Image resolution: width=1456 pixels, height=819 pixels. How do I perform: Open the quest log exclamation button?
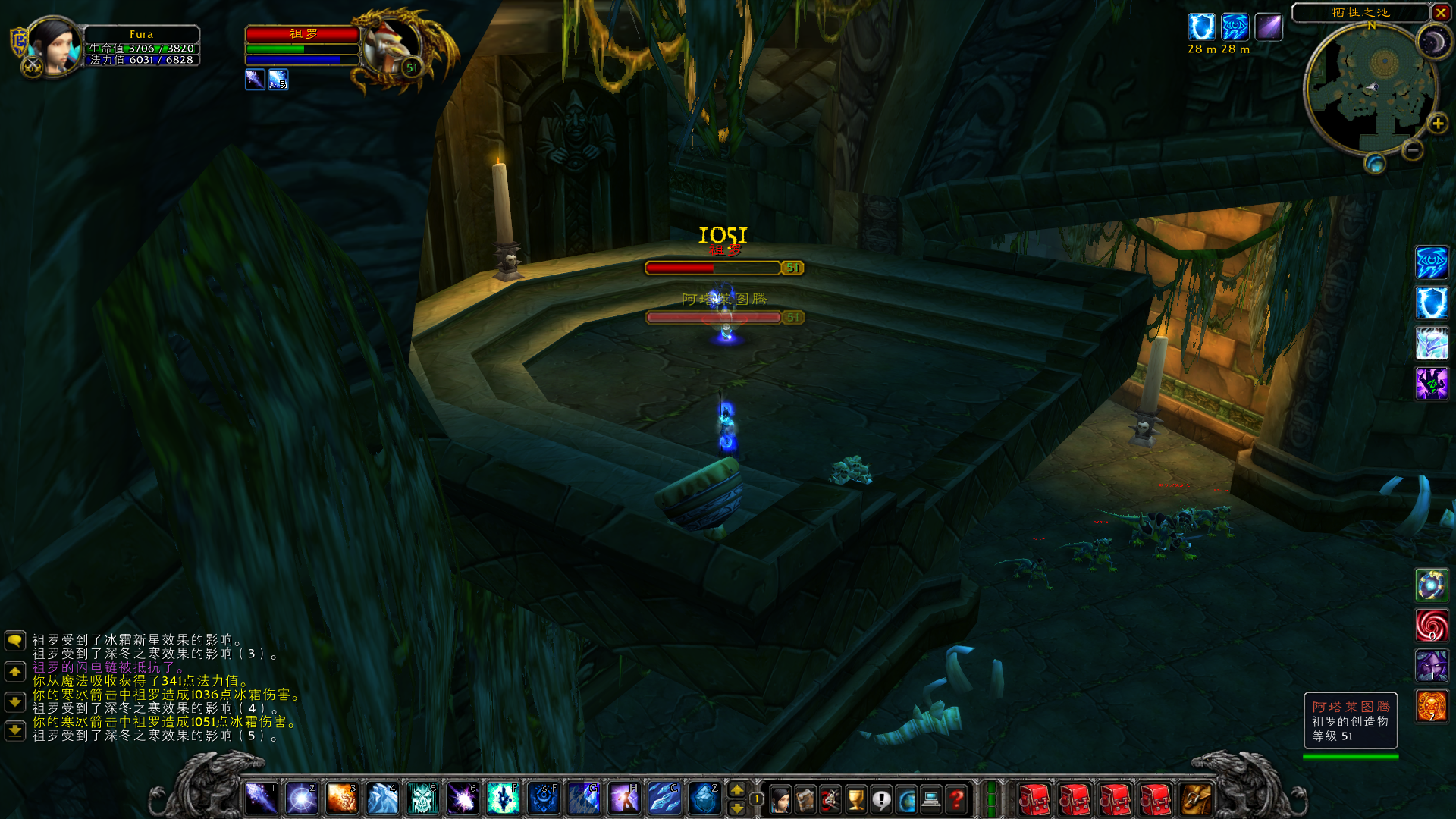pos(881,799)
